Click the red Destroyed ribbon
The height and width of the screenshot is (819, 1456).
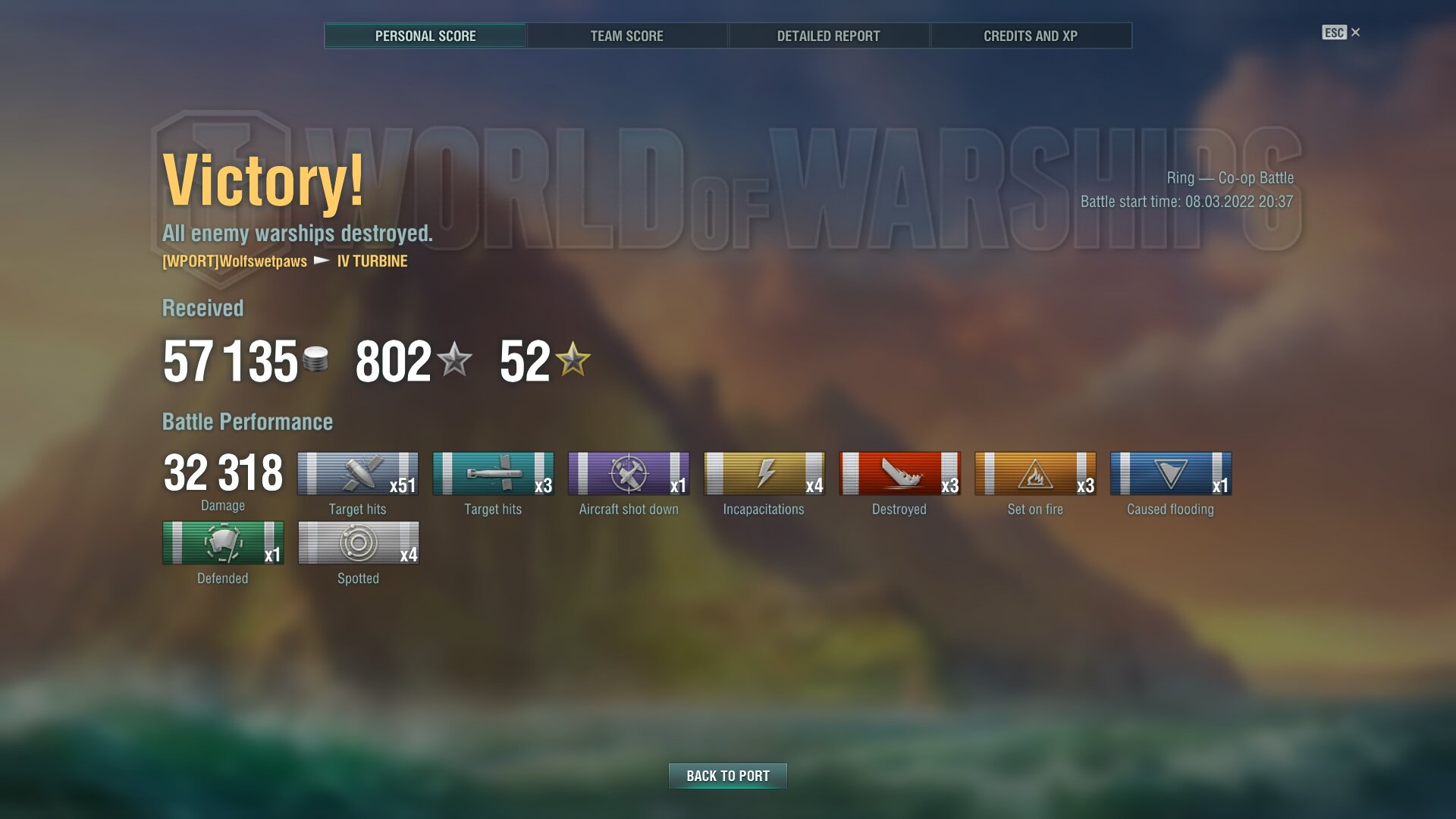coord(899,474)
